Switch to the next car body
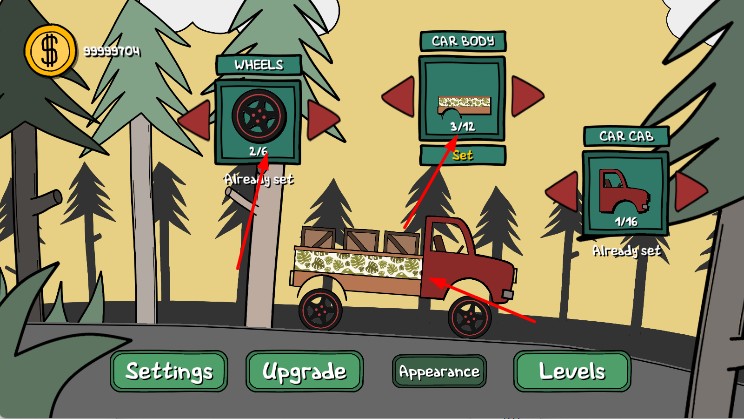Image resolution: width=744 pixels, height=419 pixels. click(526, 97)
